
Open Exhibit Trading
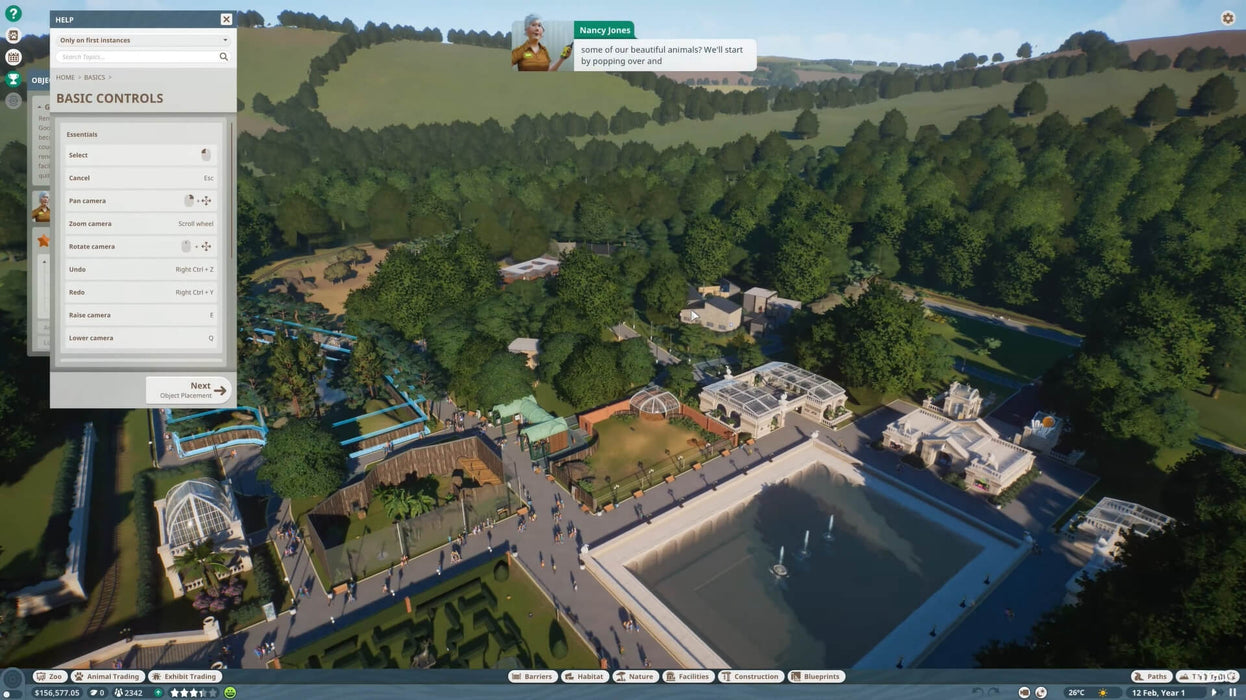pyautogui.click(x=184, y=677)
